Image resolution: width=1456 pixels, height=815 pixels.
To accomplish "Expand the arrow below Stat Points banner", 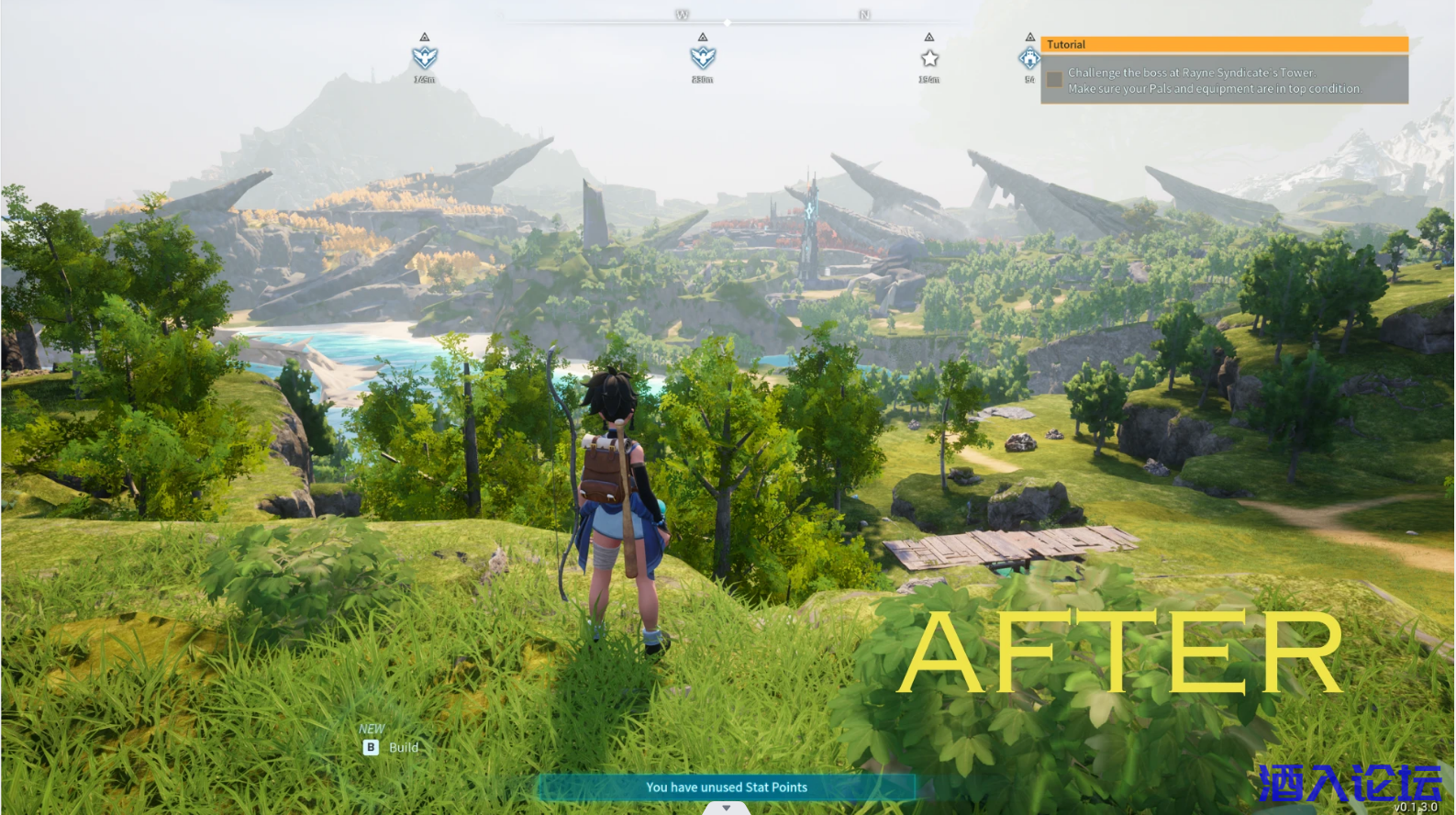I will [727, 809].
